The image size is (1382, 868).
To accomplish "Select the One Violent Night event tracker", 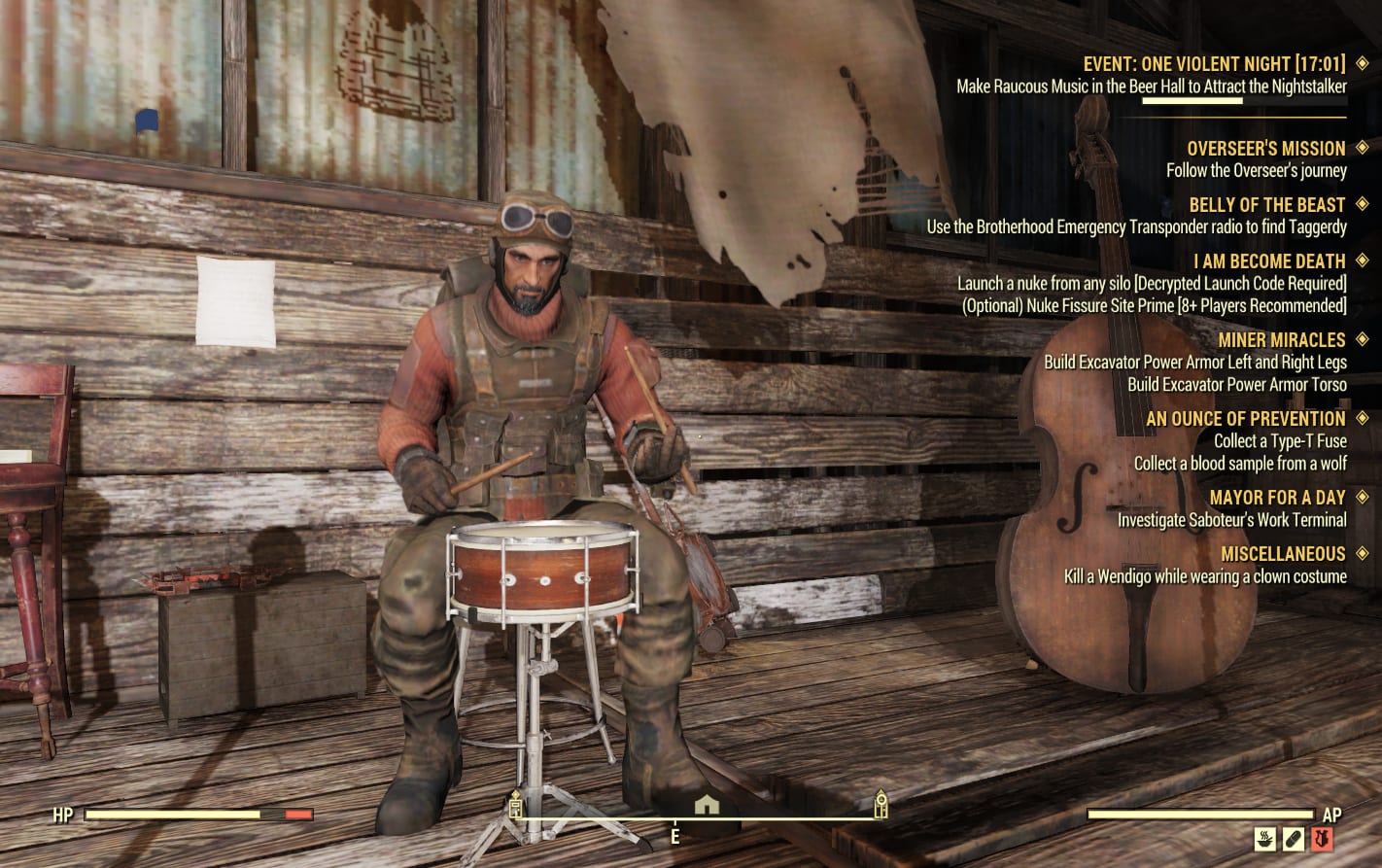I will [x=1214, y=64].
